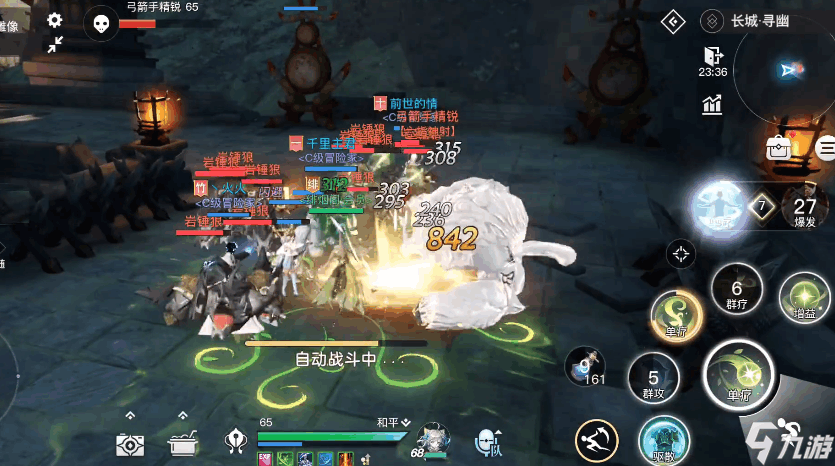The width and height of the screenshot is (835, 466).
Task: Use the 增益 buff skill
Action: 805,298
